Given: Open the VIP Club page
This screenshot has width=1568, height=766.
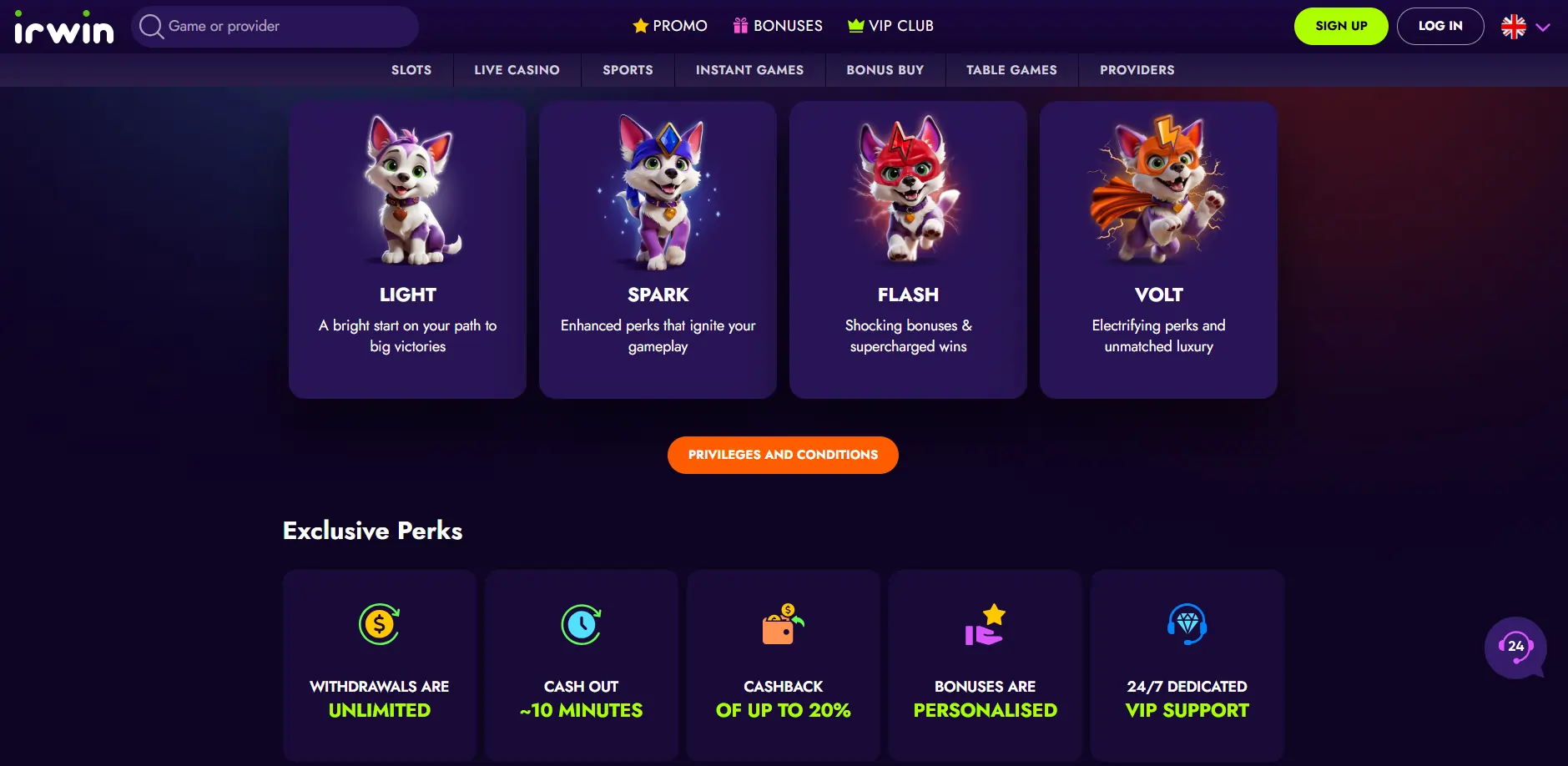Looking at the screenshot, I should pos(890,26).
